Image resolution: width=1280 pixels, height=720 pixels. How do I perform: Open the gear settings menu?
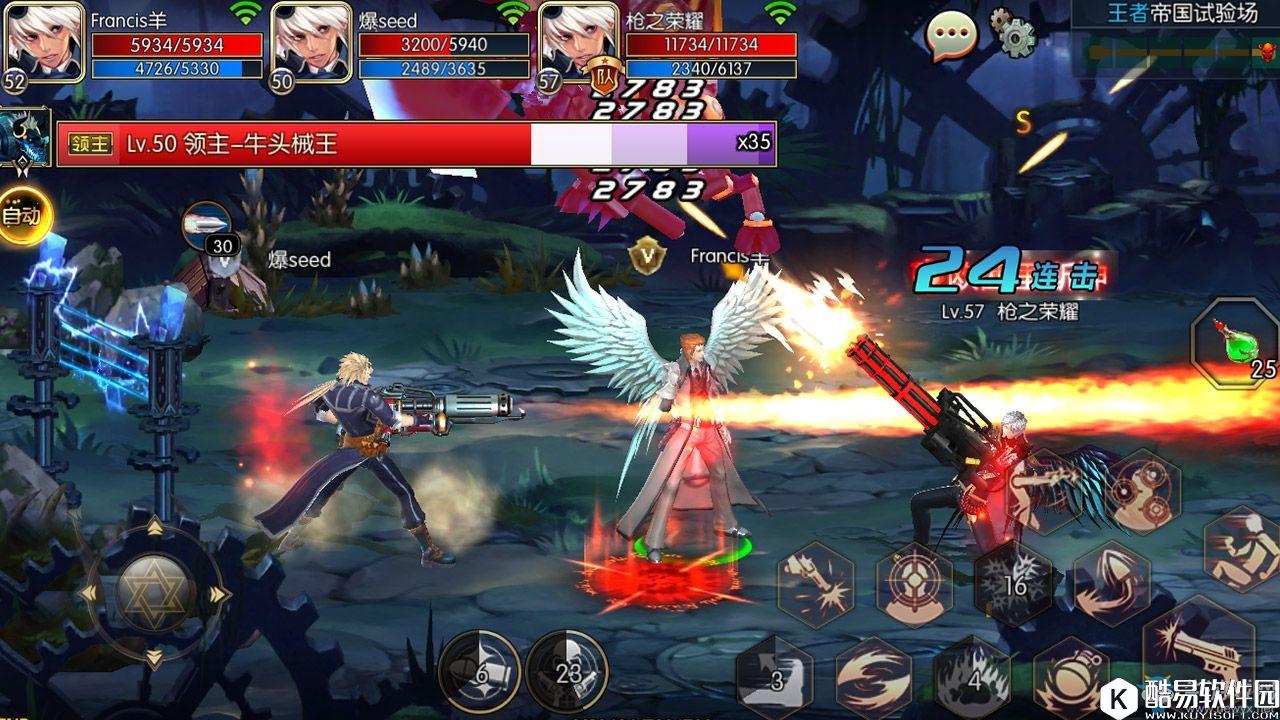(x=1013, y=35)
